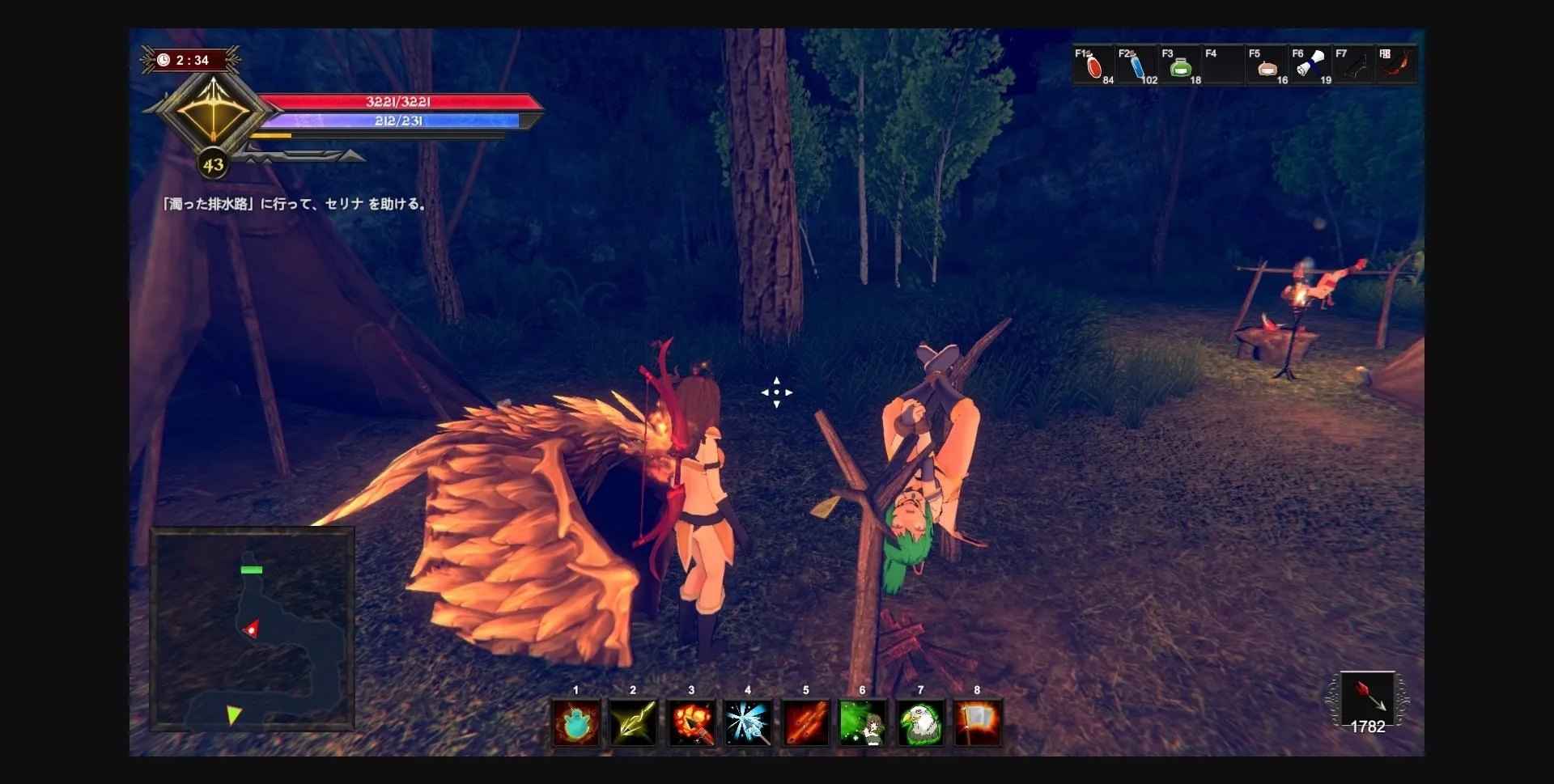Select the green healing girl skill

pos(863,723)
